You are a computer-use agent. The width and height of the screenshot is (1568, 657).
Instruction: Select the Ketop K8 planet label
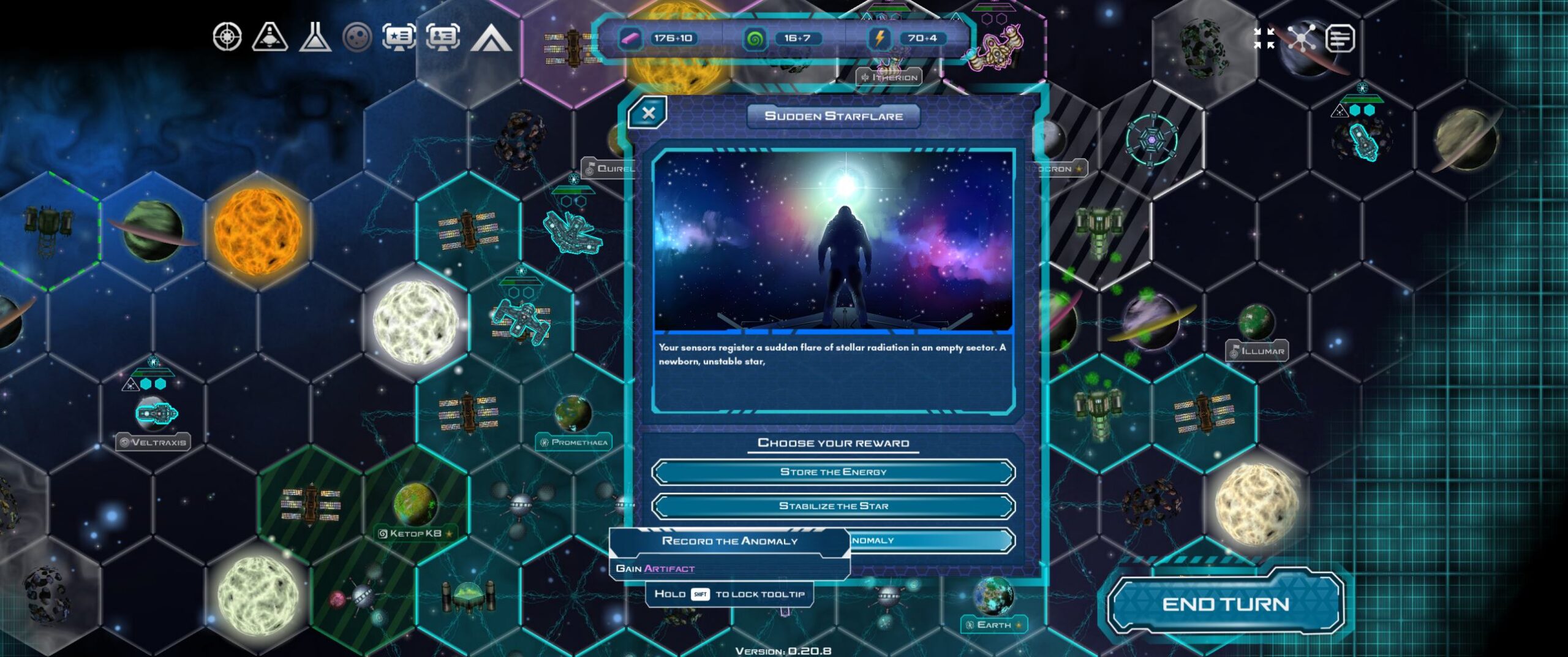tap(416, 533)
